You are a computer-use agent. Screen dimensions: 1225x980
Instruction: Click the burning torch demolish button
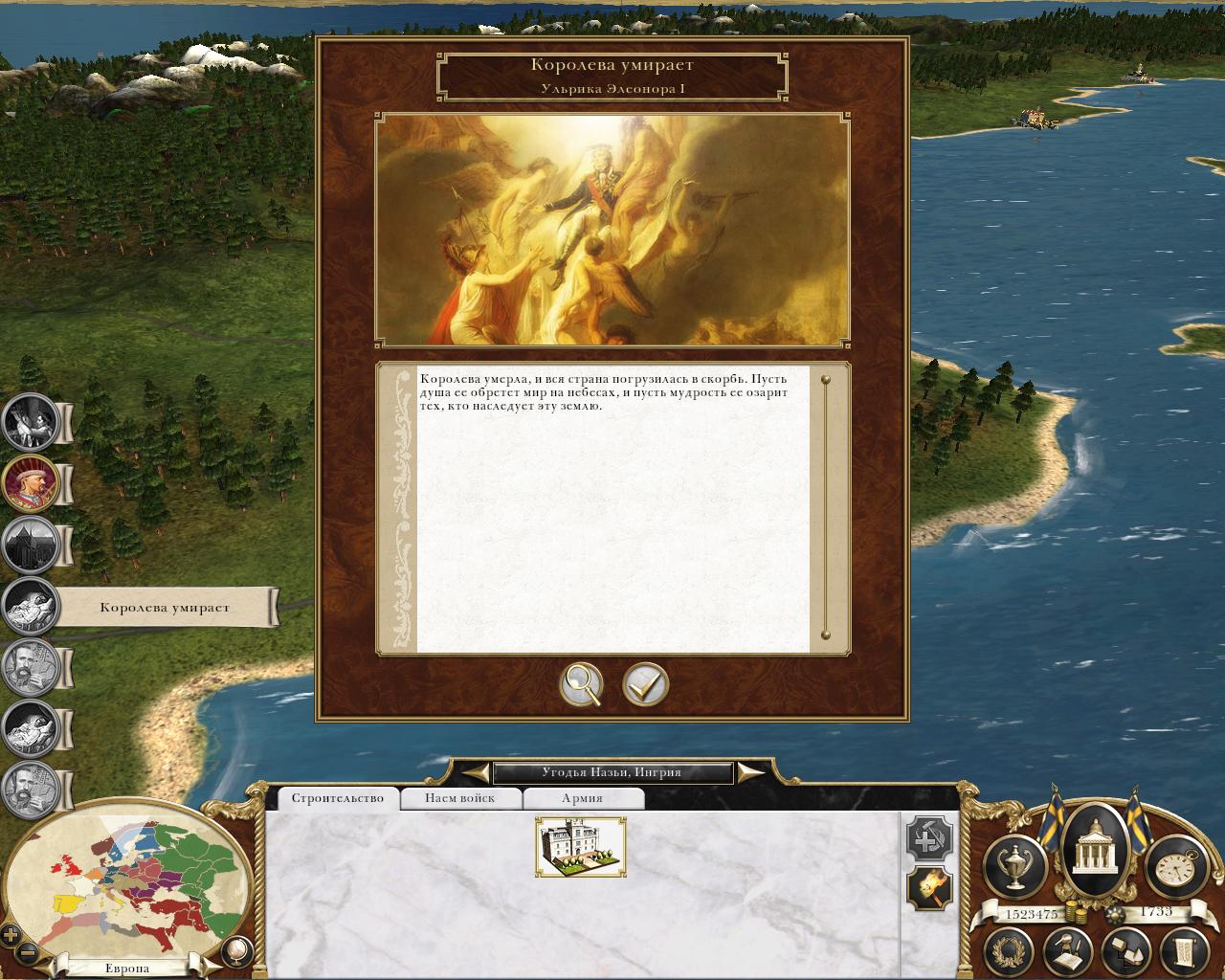click(x=929, y=889)
